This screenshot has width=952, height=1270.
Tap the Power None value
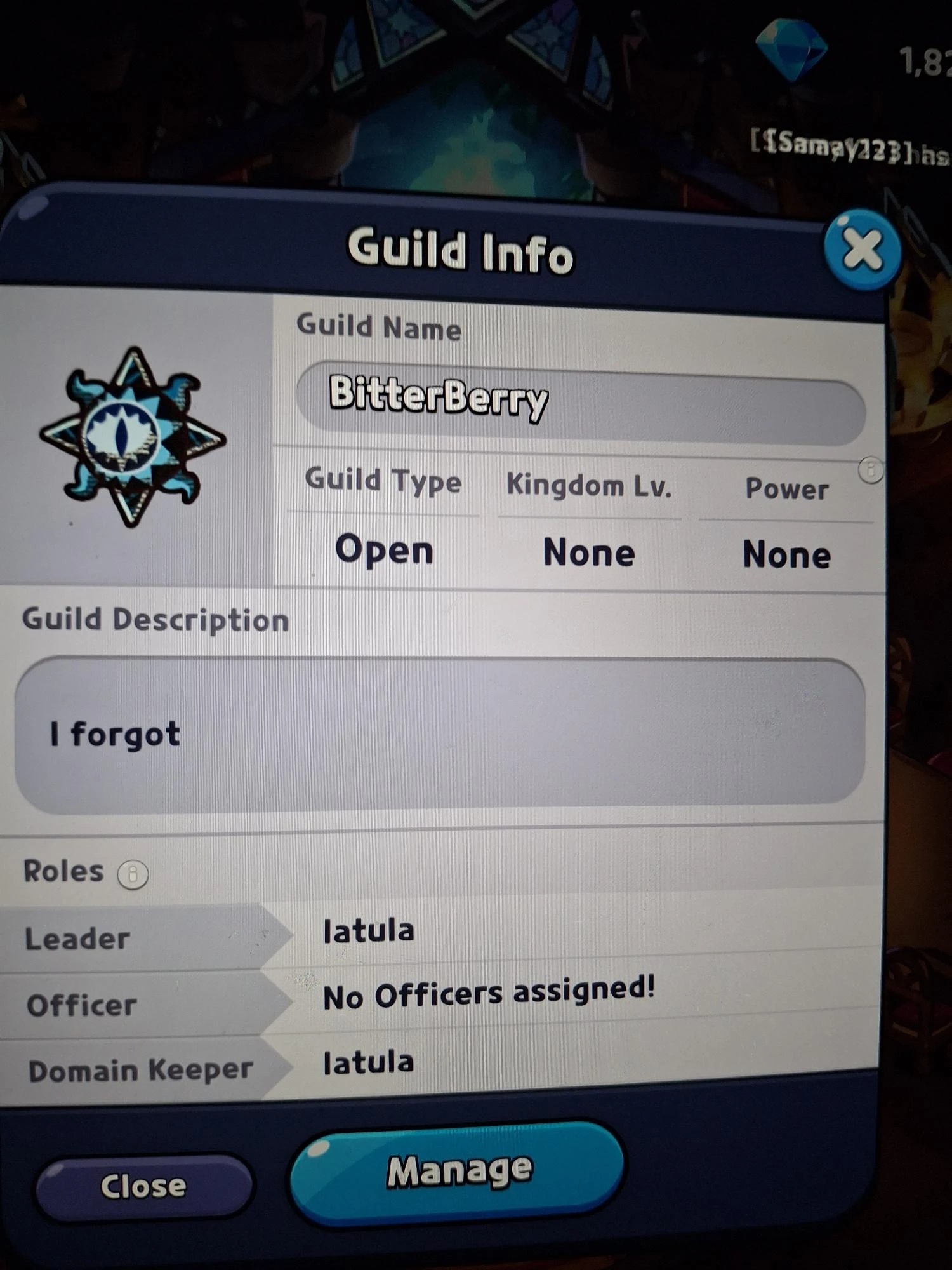[787, 554]
